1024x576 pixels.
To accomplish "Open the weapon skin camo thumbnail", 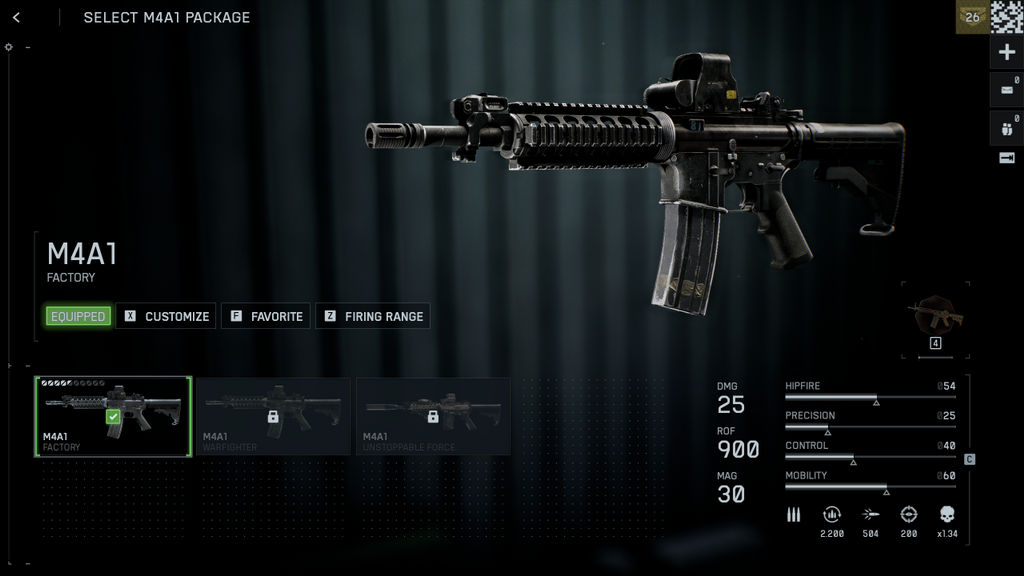I will (x=936, y=318).
